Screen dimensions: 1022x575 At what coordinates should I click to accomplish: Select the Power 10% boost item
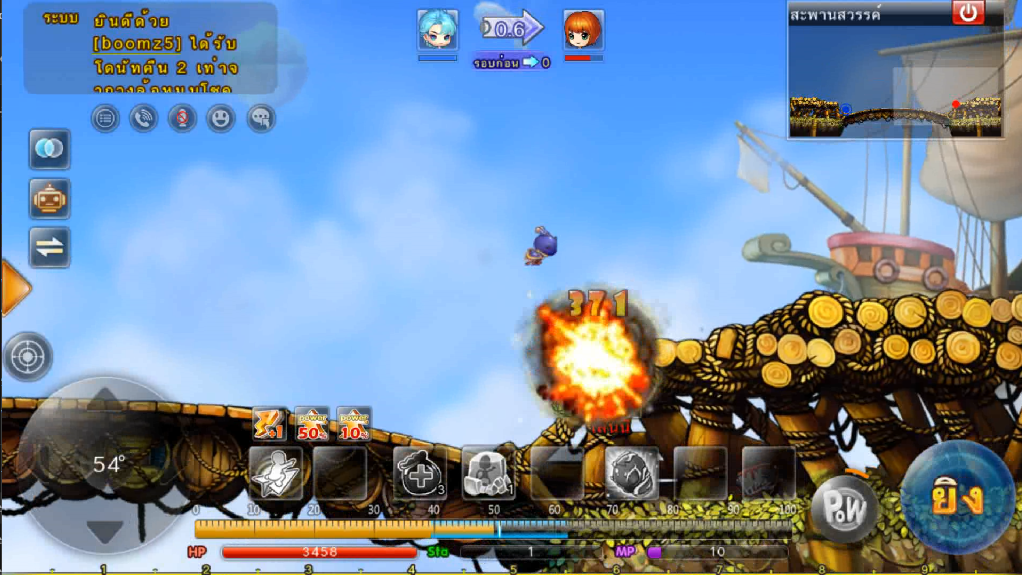coord(353,424)
